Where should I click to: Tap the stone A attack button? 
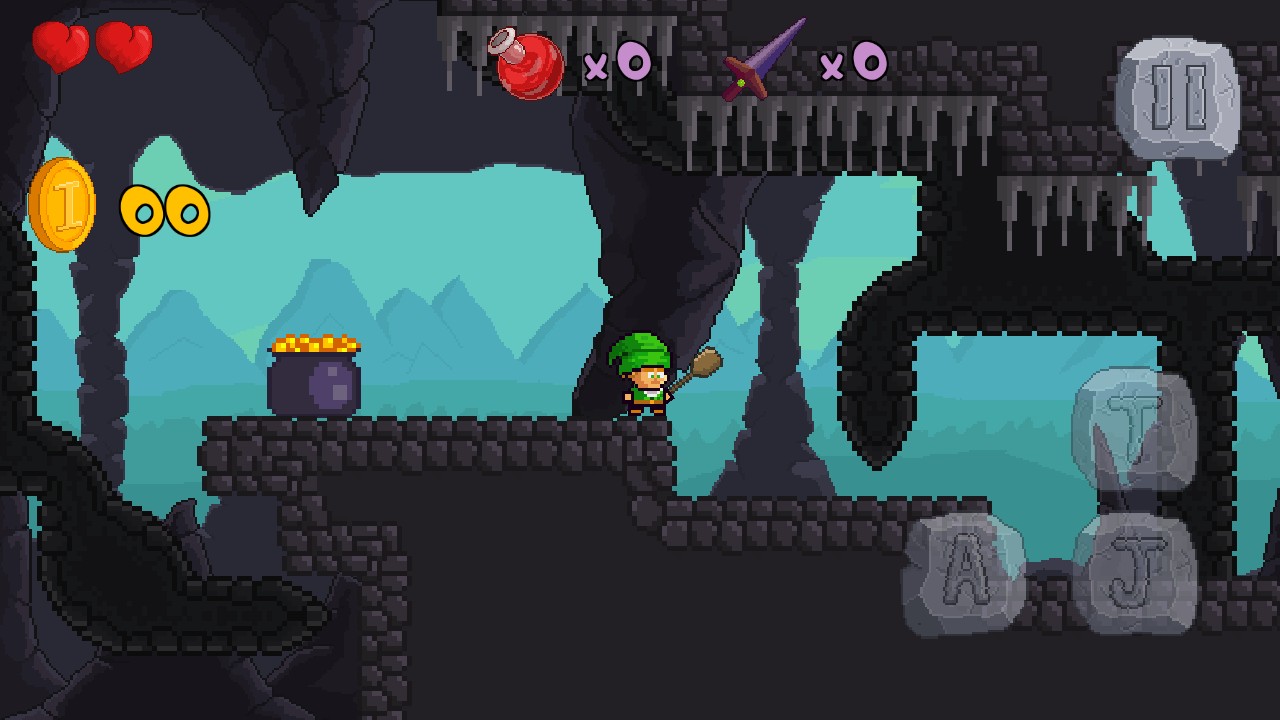pyautogui.click(x=963, y=573)
